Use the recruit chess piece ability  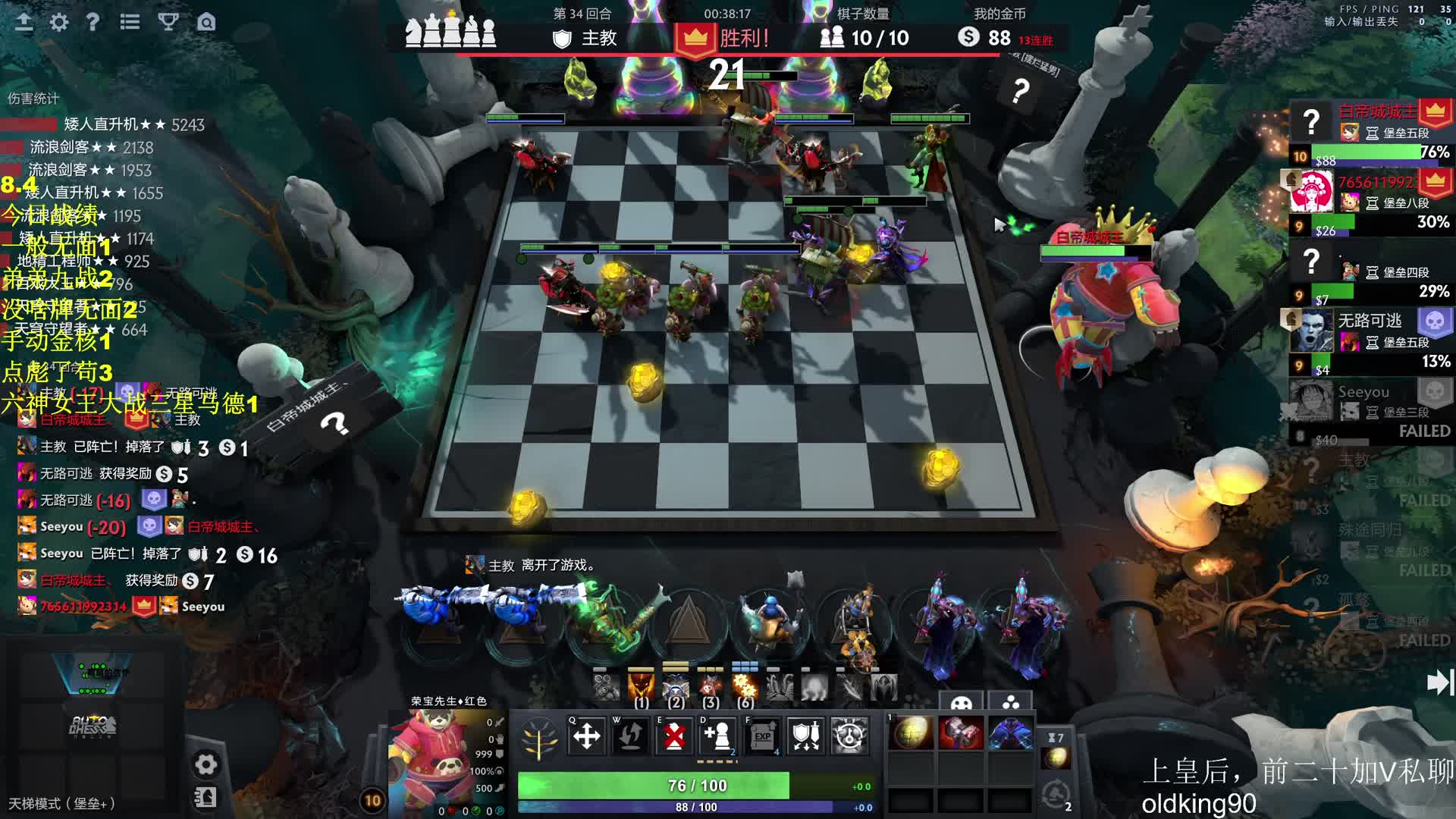coord(717,735)
